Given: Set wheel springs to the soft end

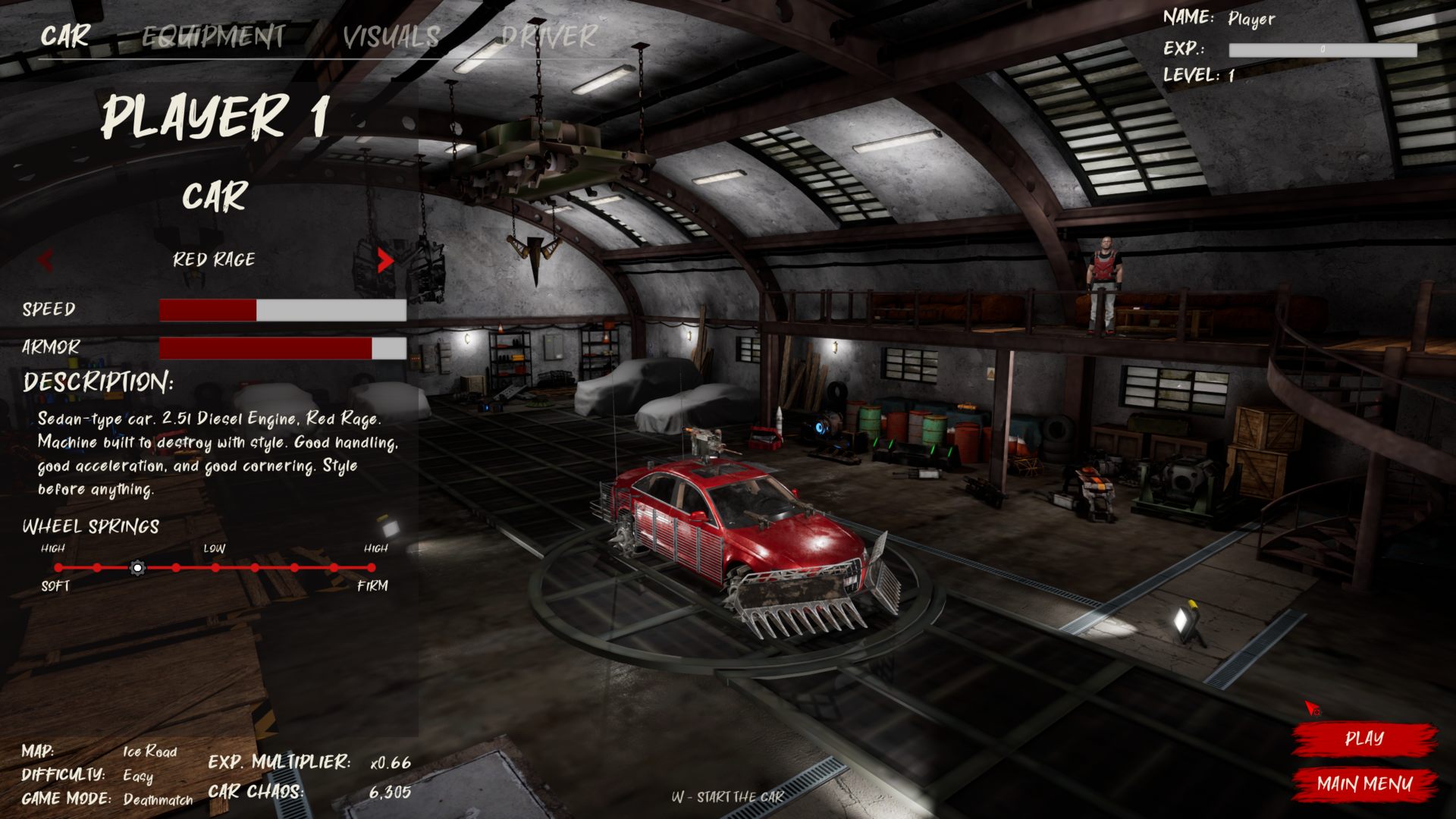Looking at the screenshot, I should [x=58, y=567].
